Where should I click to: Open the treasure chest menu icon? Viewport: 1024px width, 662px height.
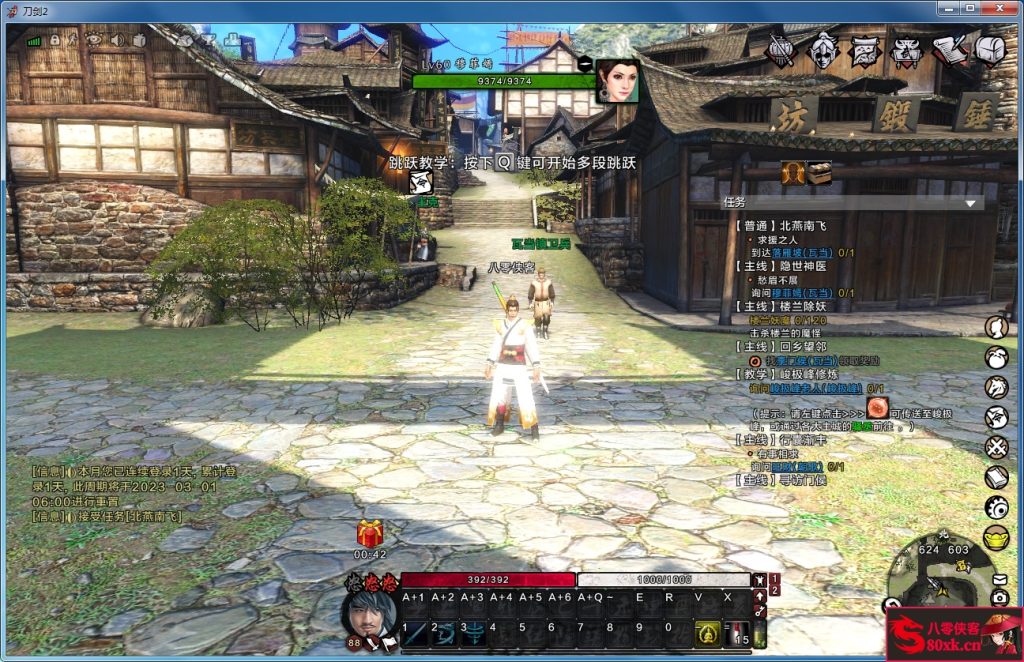pos(990,49)
